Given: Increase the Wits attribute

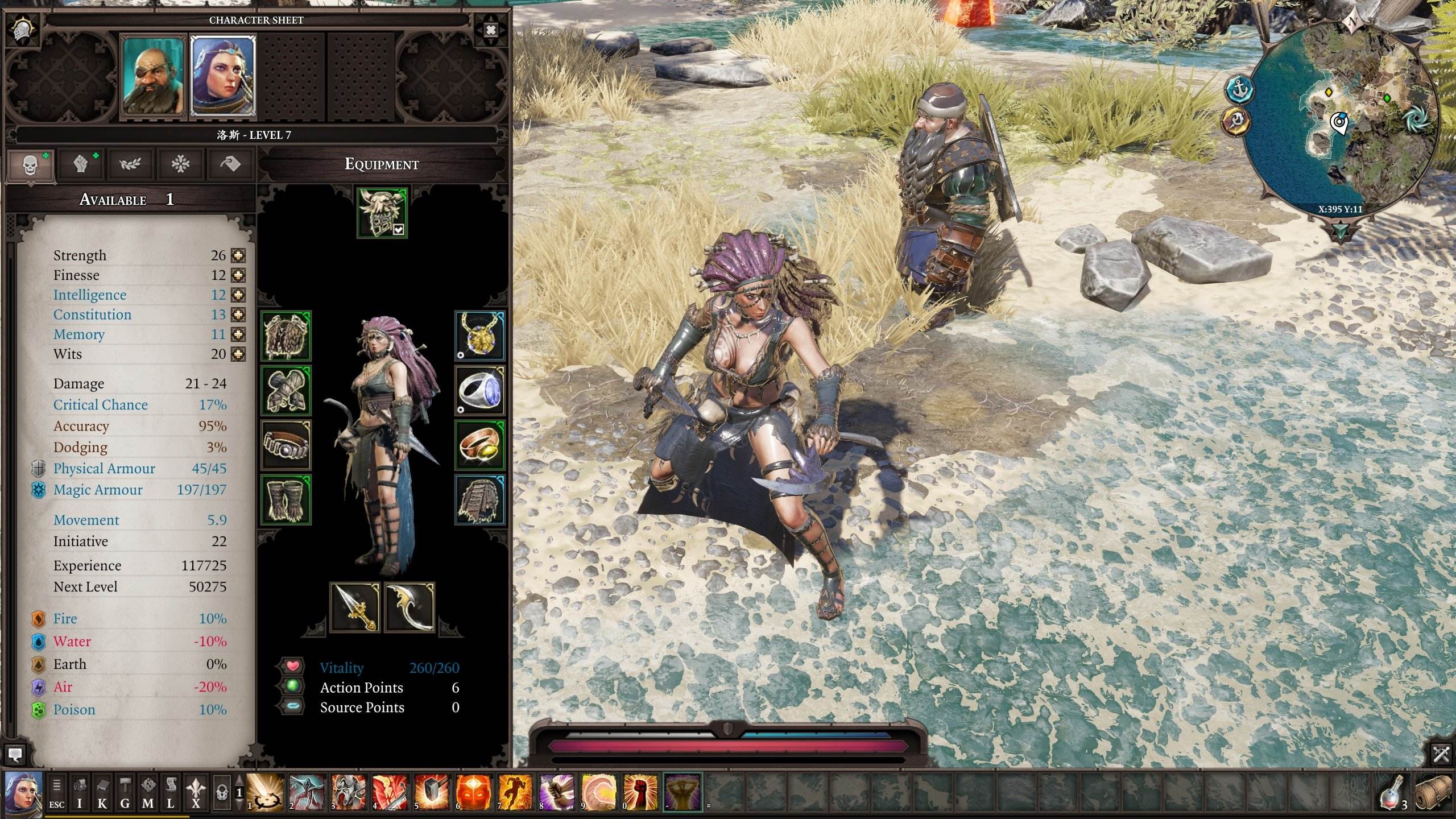Looking at the screenshot, I should 238,354.
